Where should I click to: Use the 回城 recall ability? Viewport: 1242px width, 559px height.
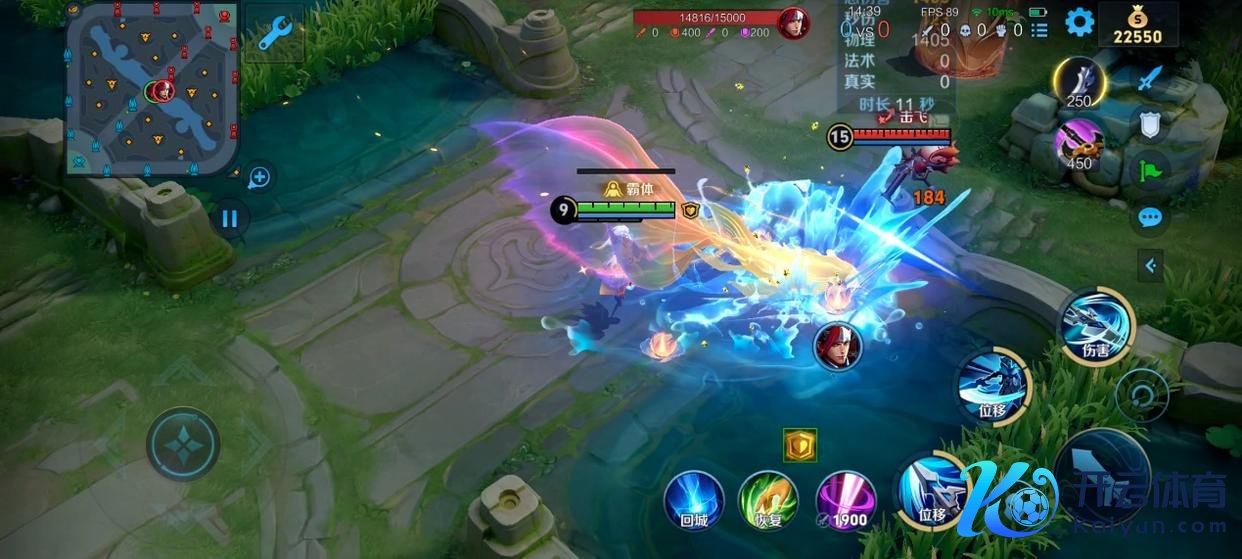694,500
